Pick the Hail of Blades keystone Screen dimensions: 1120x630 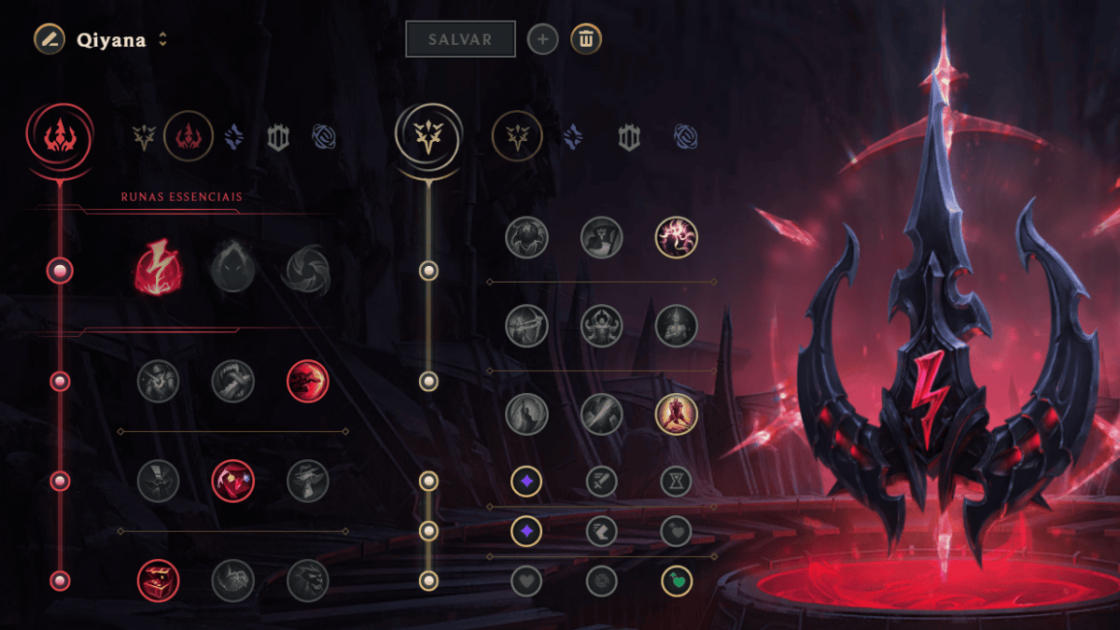307,270
